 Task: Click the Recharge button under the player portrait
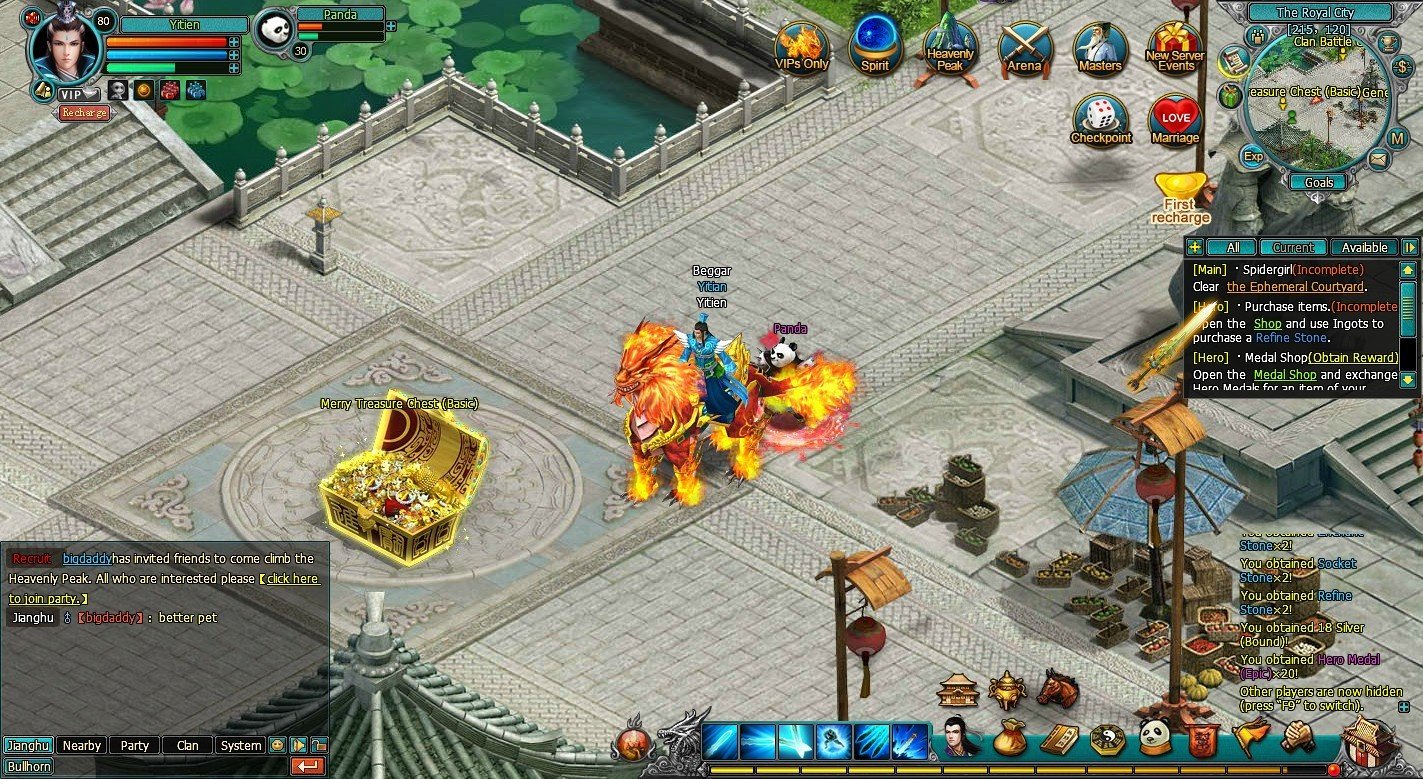click(x=85, y=112)
